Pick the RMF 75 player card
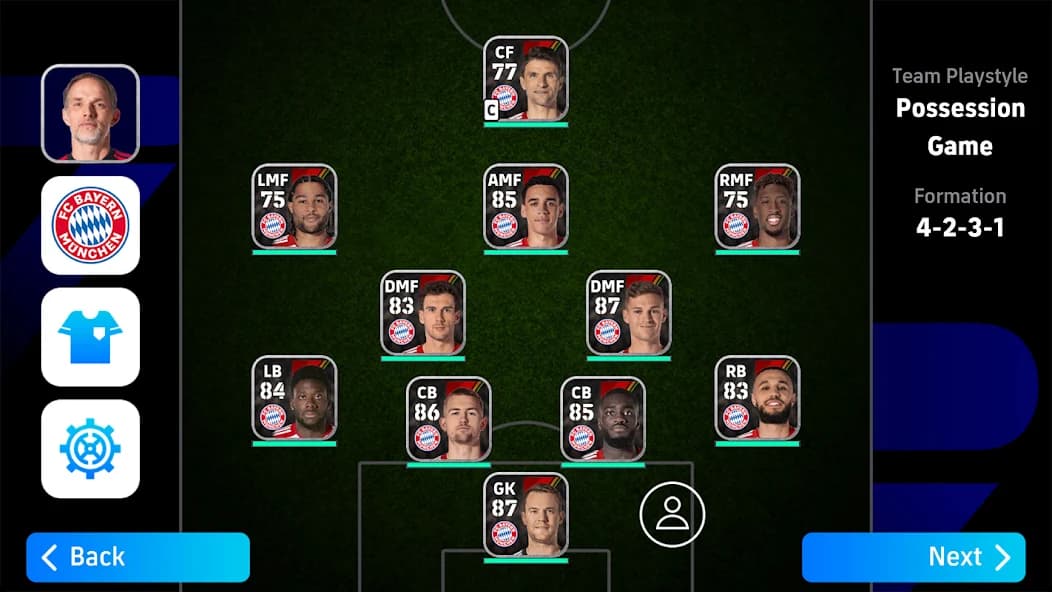Image resolution: width=1052 pixels, height=592 pixels. [x=757, y=206]
